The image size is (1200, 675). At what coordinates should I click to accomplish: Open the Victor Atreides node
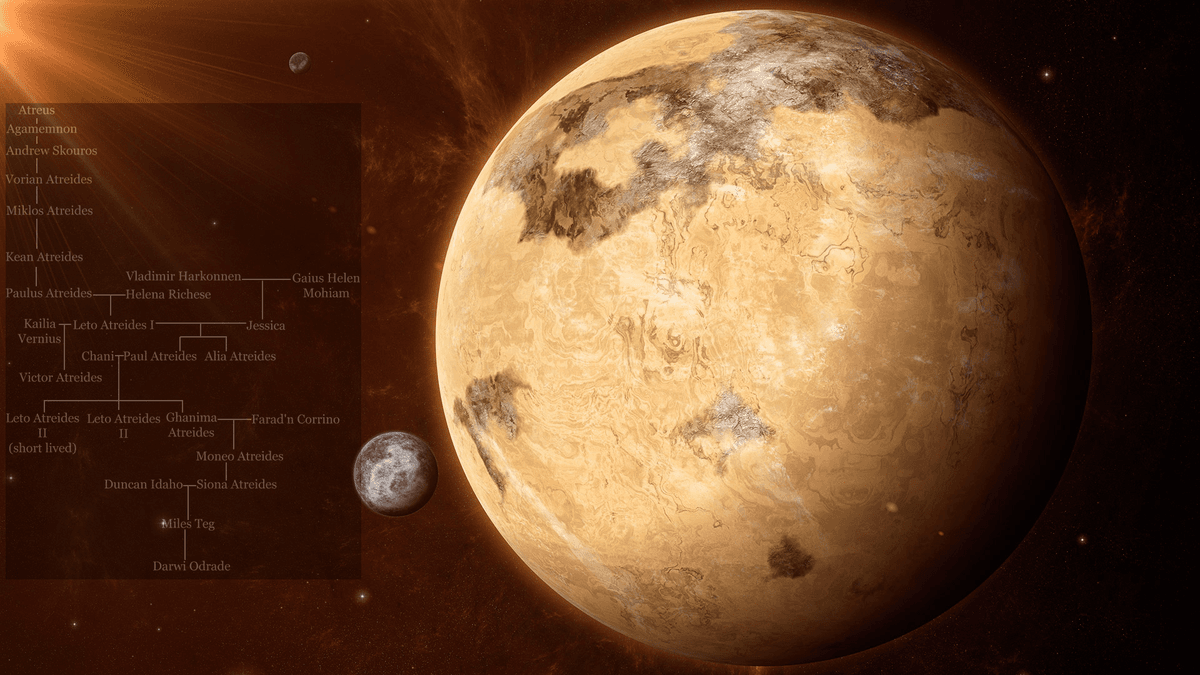(60, 378)
